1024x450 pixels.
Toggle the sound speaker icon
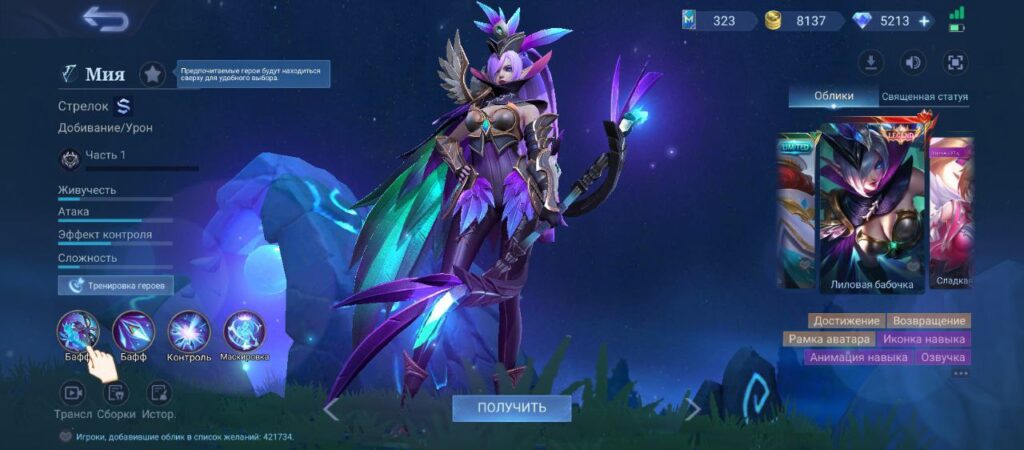[x=913, y=62]
